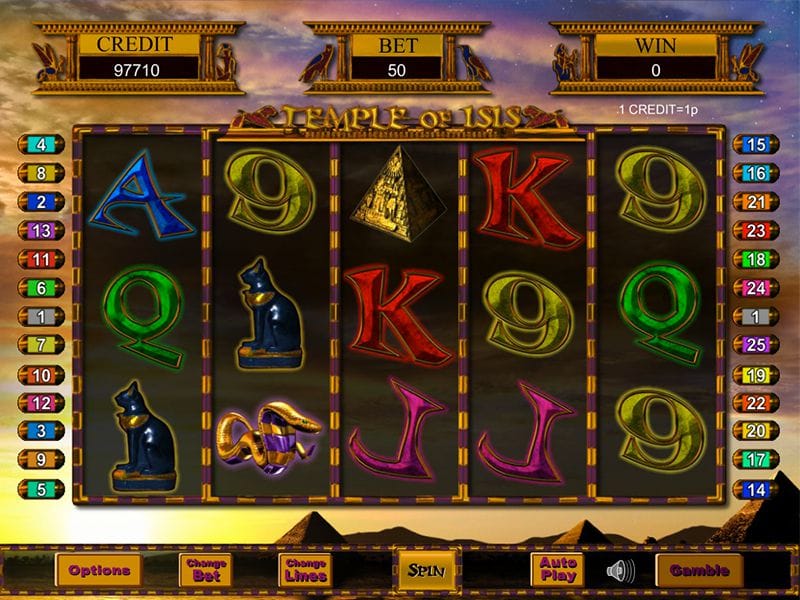Activate Auto Play
This screenshot has height=600, width=800.
point(558,570)
